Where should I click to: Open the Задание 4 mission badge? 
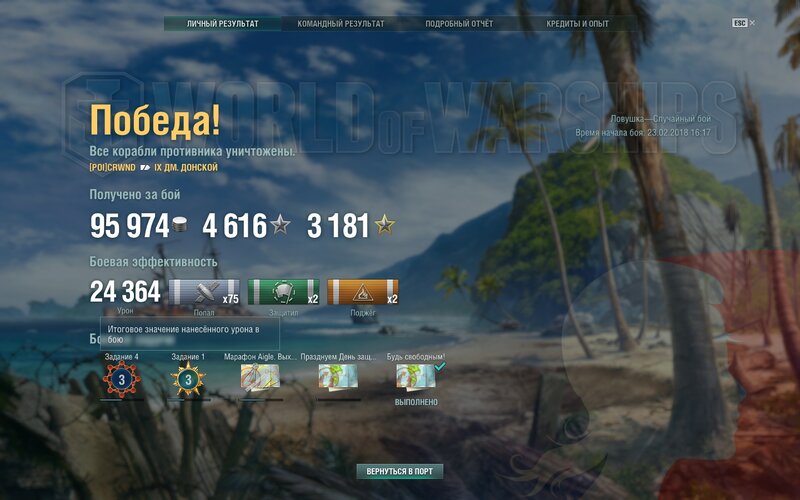pyautogui.click(x=122, y=379)
